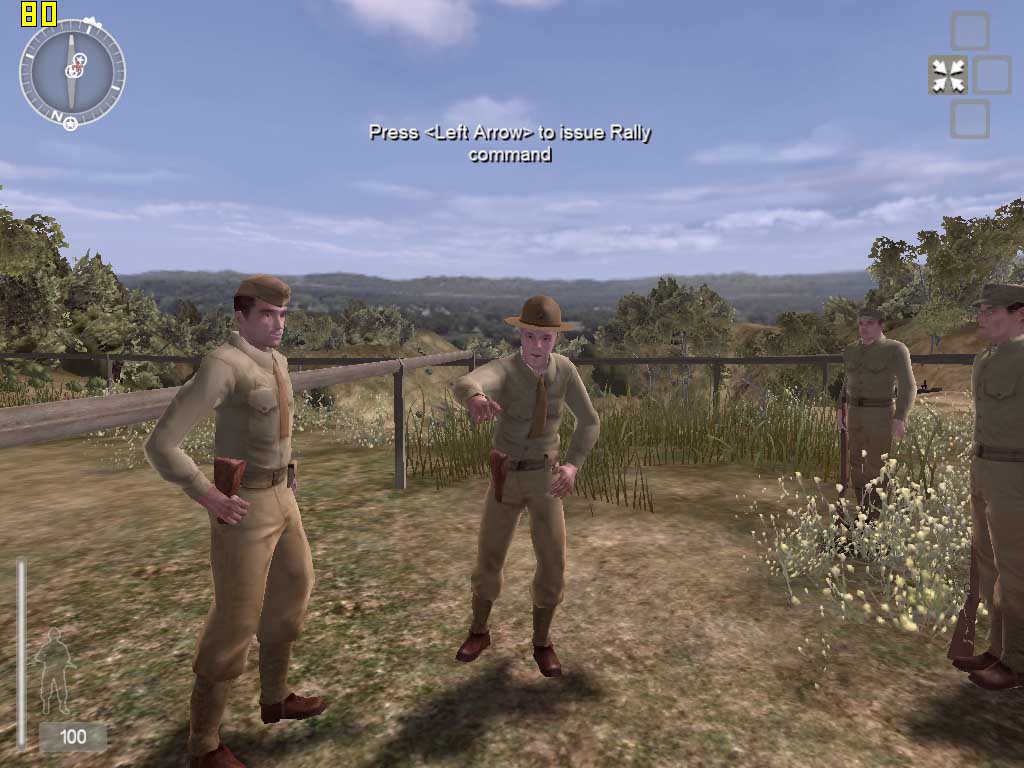Select the Rally command icon with inward arrows
The image size is (1024, 768).
(947, 76)
